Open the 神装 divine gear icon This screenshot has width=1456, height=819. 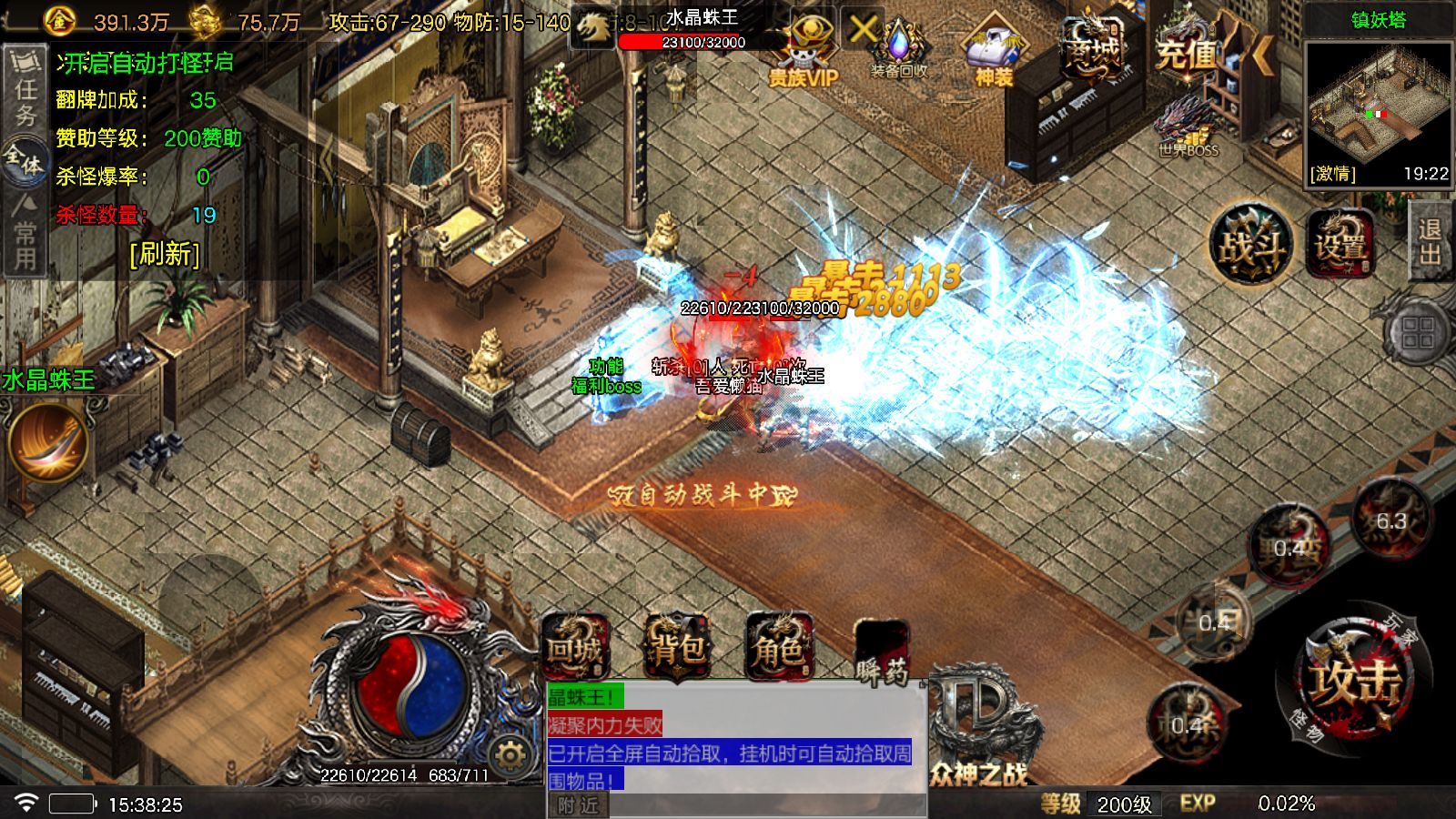994,53
